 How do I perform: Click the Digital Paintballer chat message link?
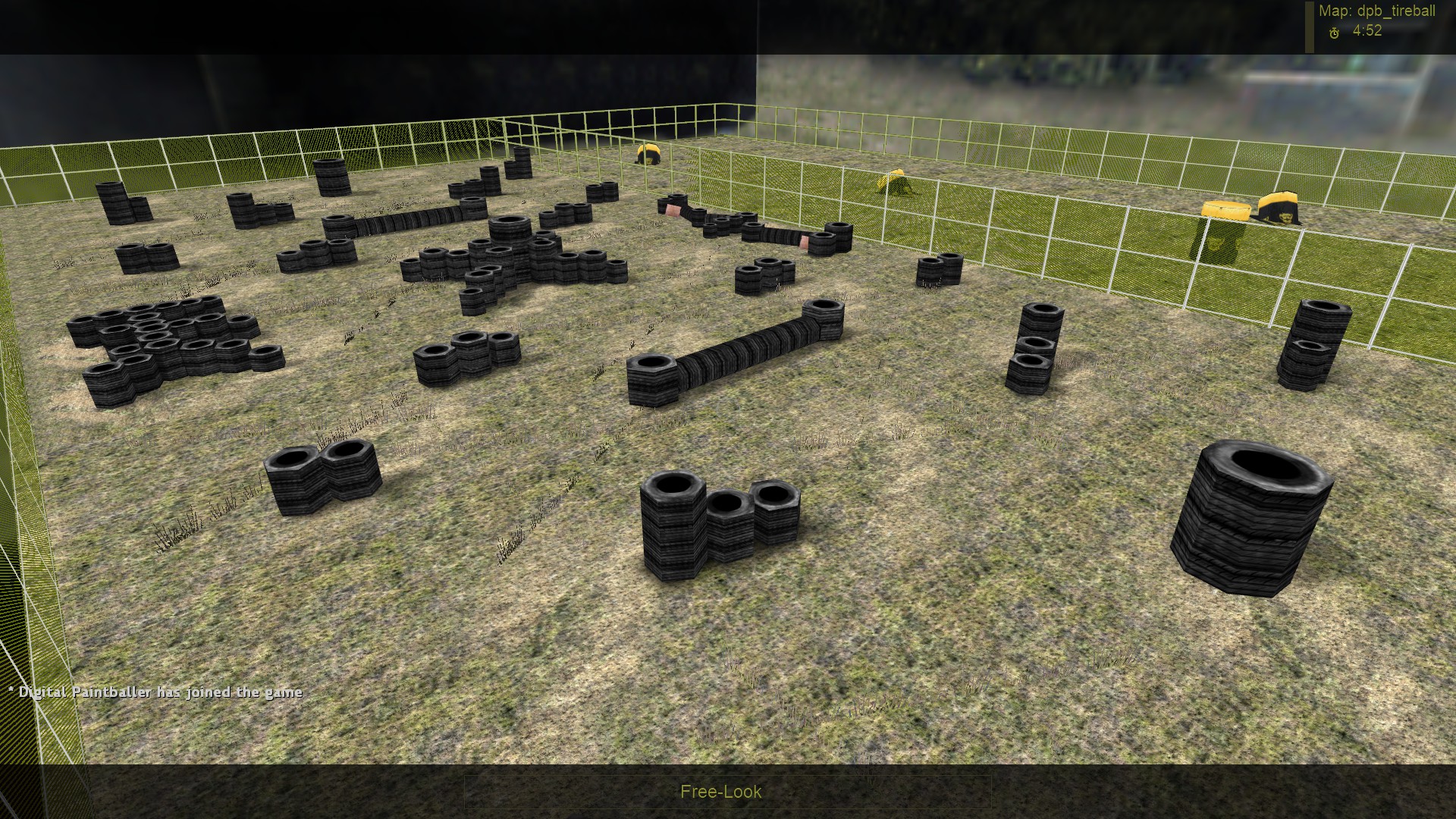(x=155, y=692)
